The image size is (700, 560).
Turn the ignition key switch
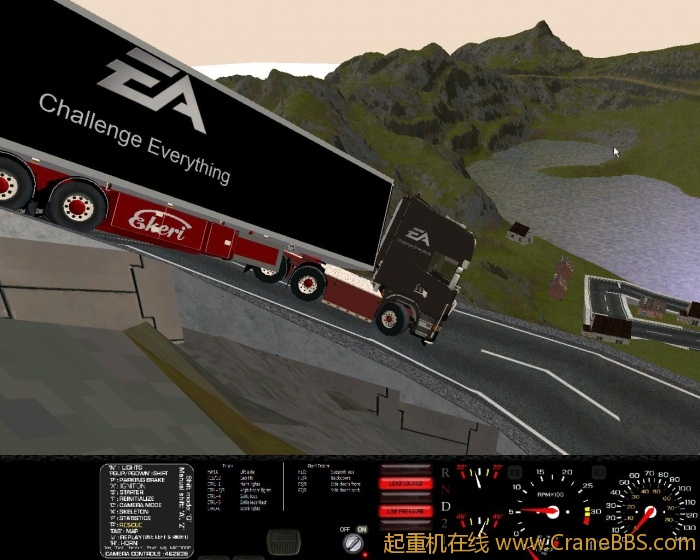click(352, 543)
